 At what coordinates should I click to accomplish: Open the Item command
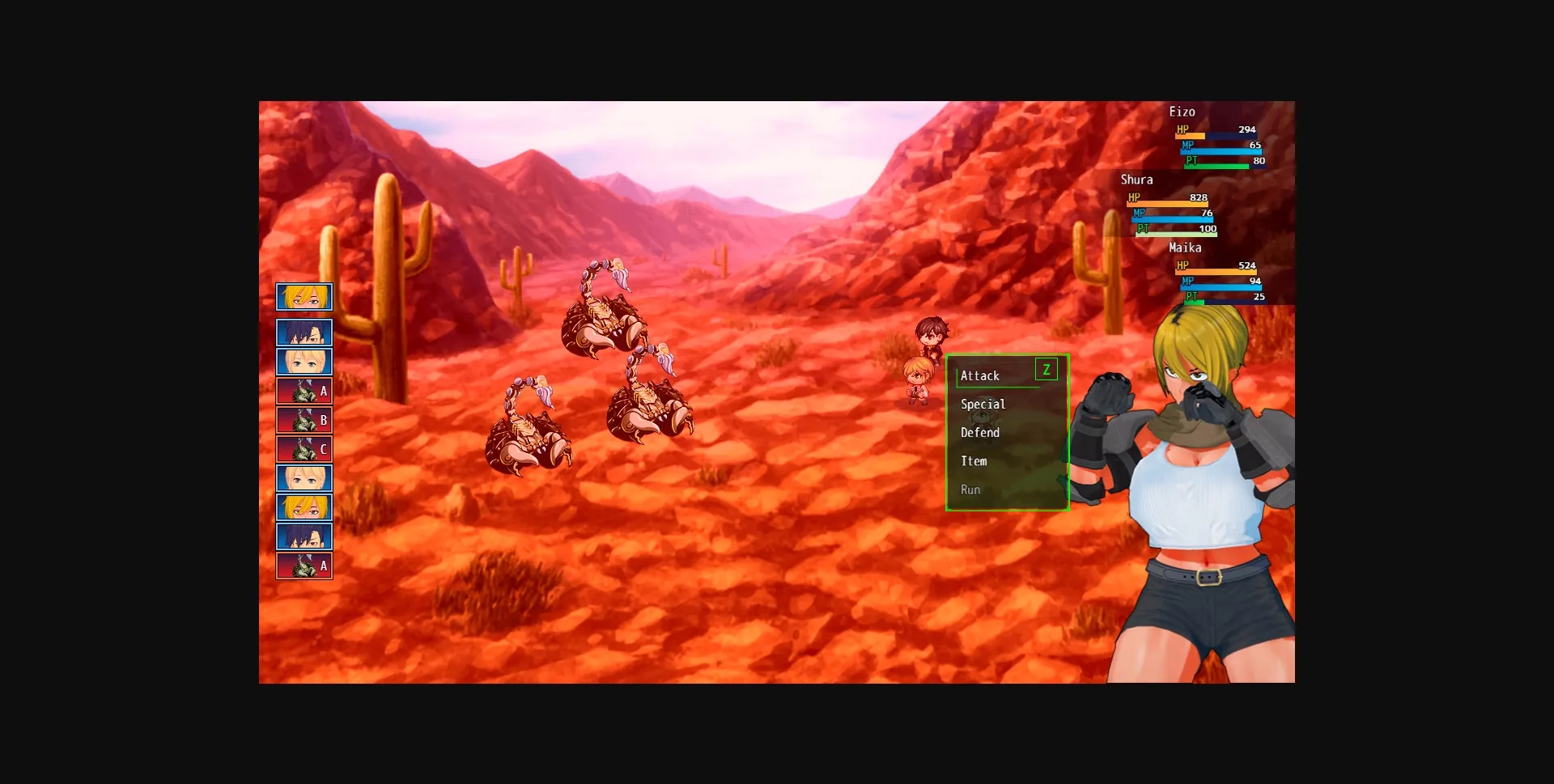[974, 461]
